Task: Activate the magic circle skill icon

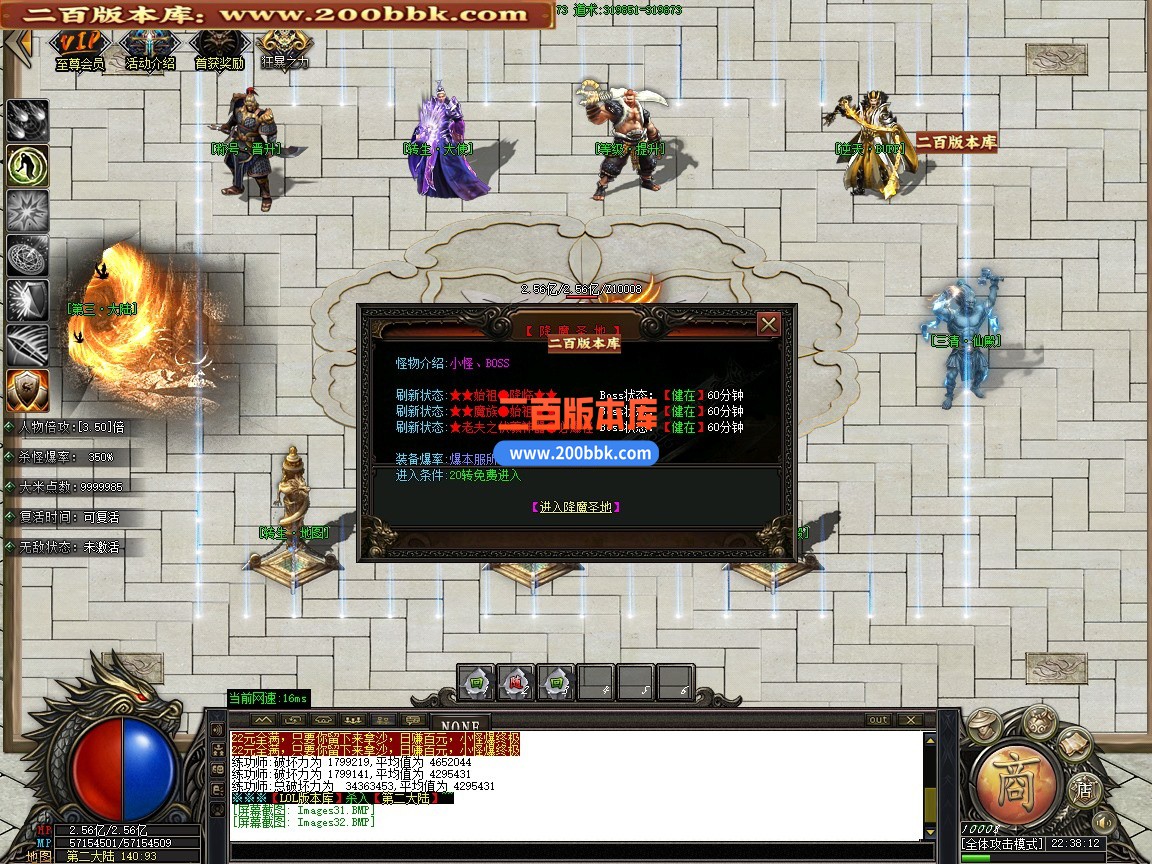Action: [27, 255]
